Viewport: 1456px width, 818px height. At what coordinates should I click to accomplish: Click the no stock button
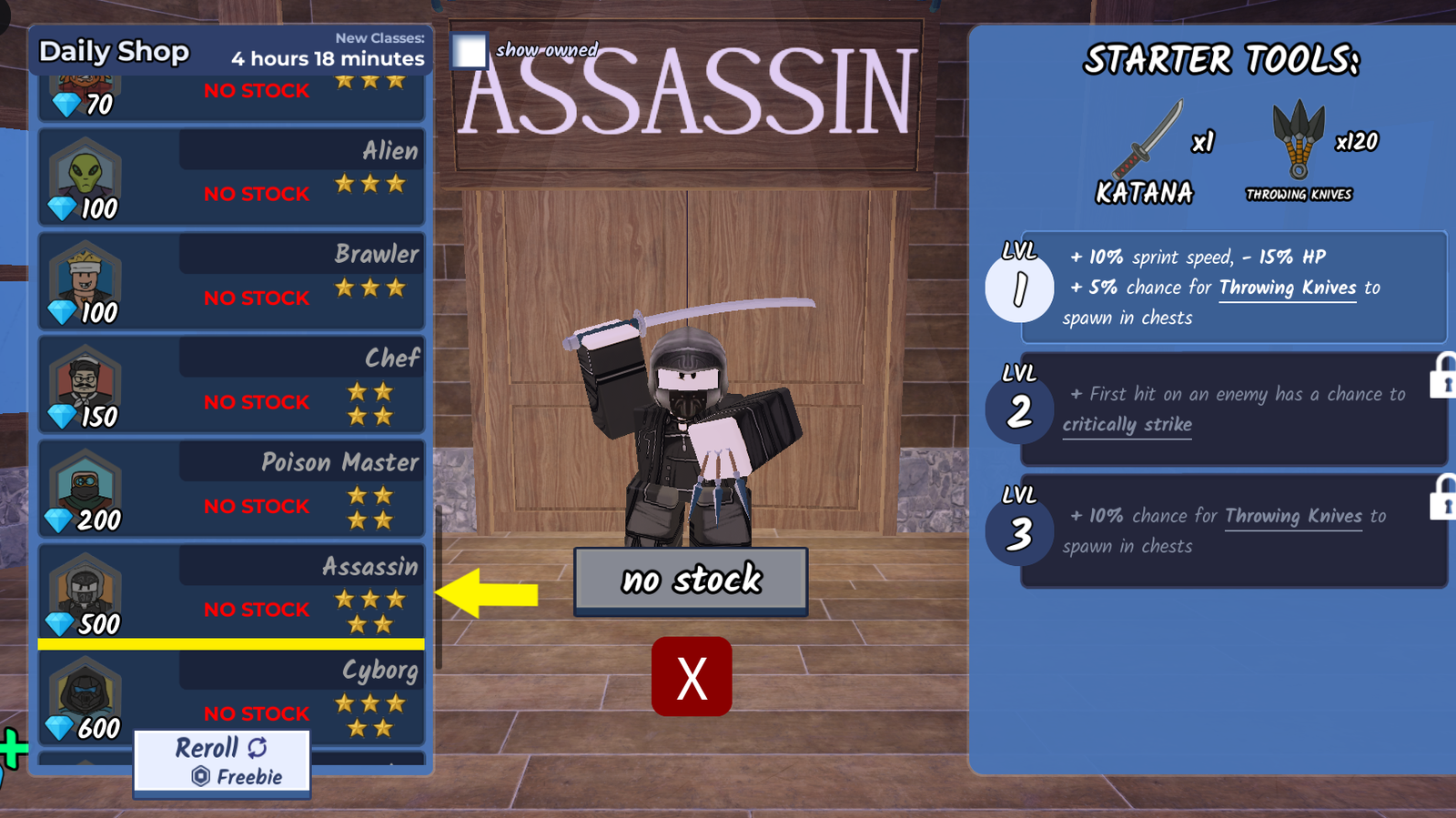pyautogui.click(x=690, y=581)
